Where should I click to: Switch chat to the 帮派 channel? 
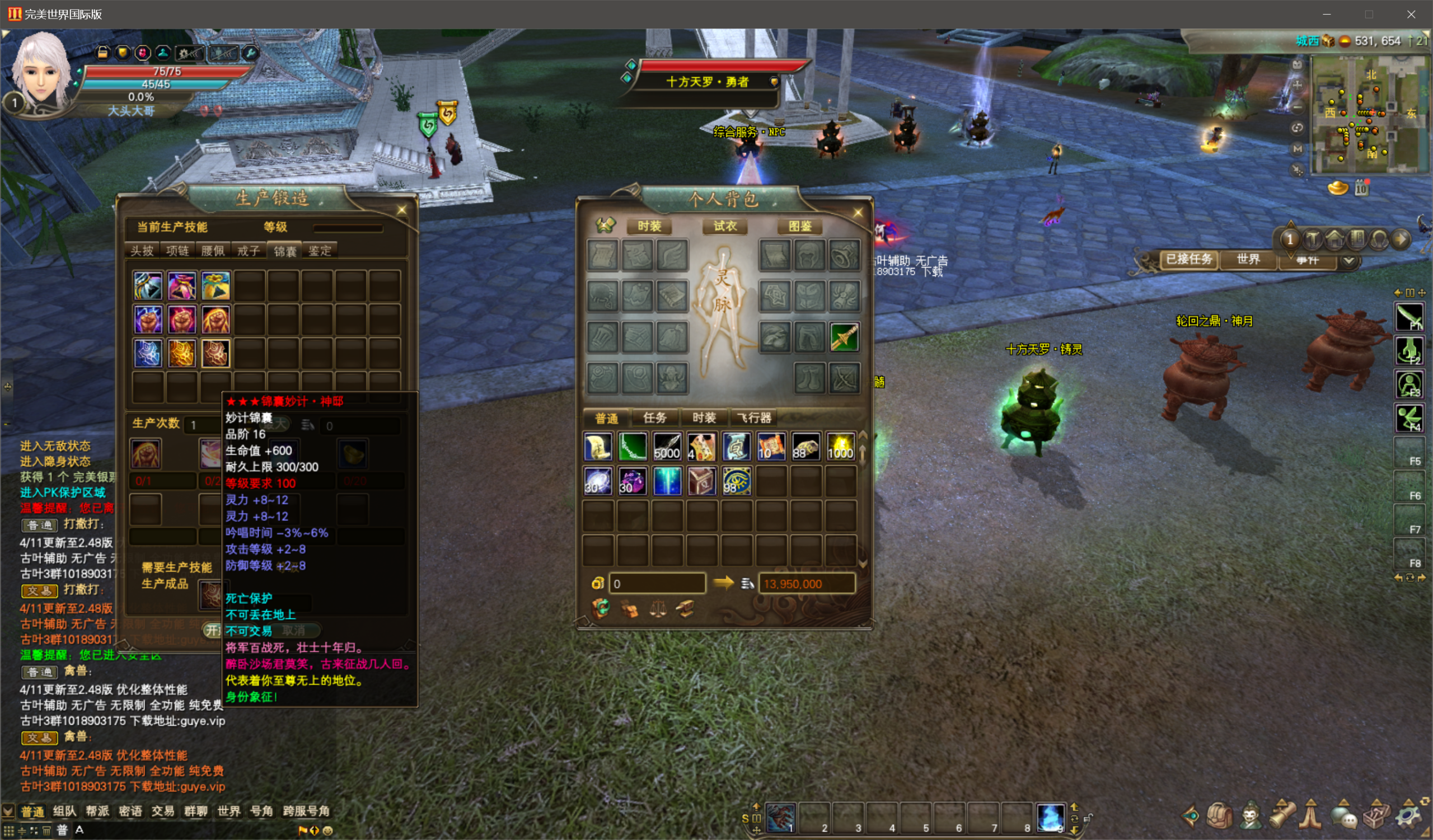[97, 811]
